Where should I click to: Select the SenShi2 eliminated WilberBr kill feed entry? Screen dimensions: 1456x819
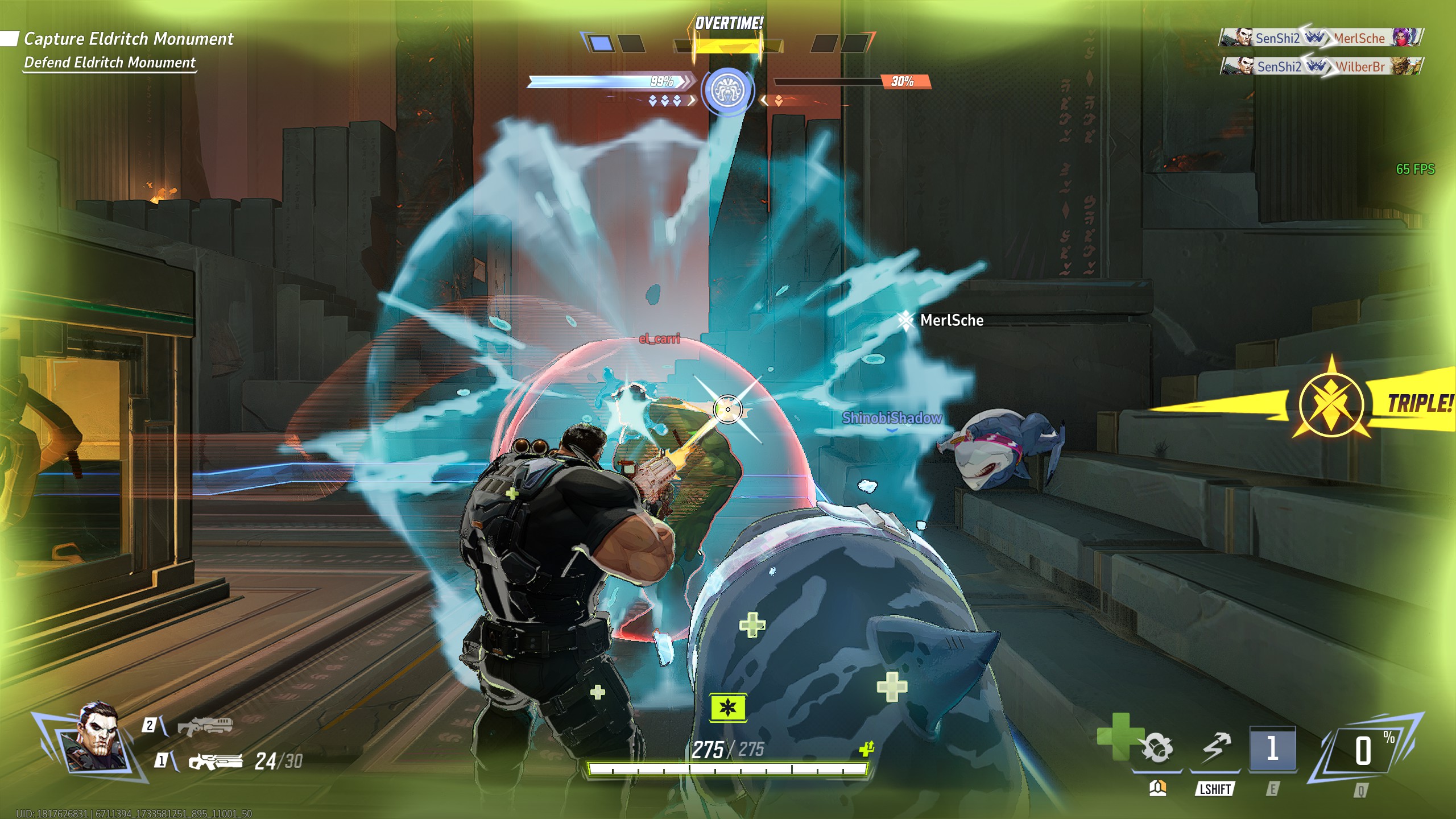pos(1321,67)
